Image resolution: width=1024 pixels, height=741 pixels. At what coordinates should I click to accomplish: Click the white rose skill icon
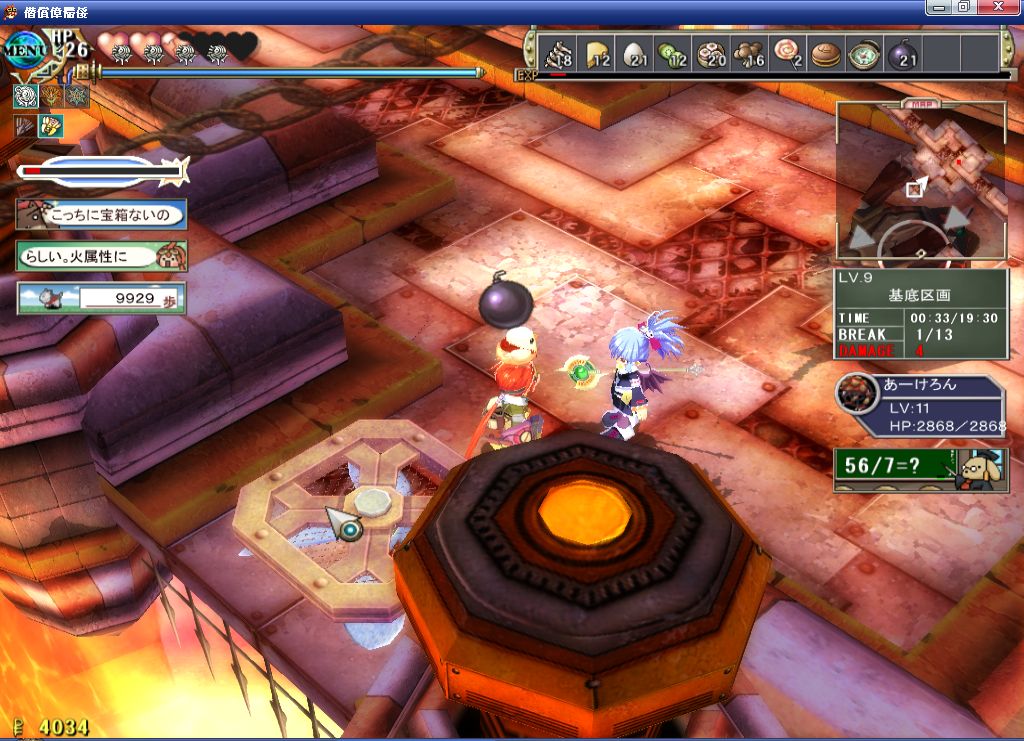click(25, 95)
